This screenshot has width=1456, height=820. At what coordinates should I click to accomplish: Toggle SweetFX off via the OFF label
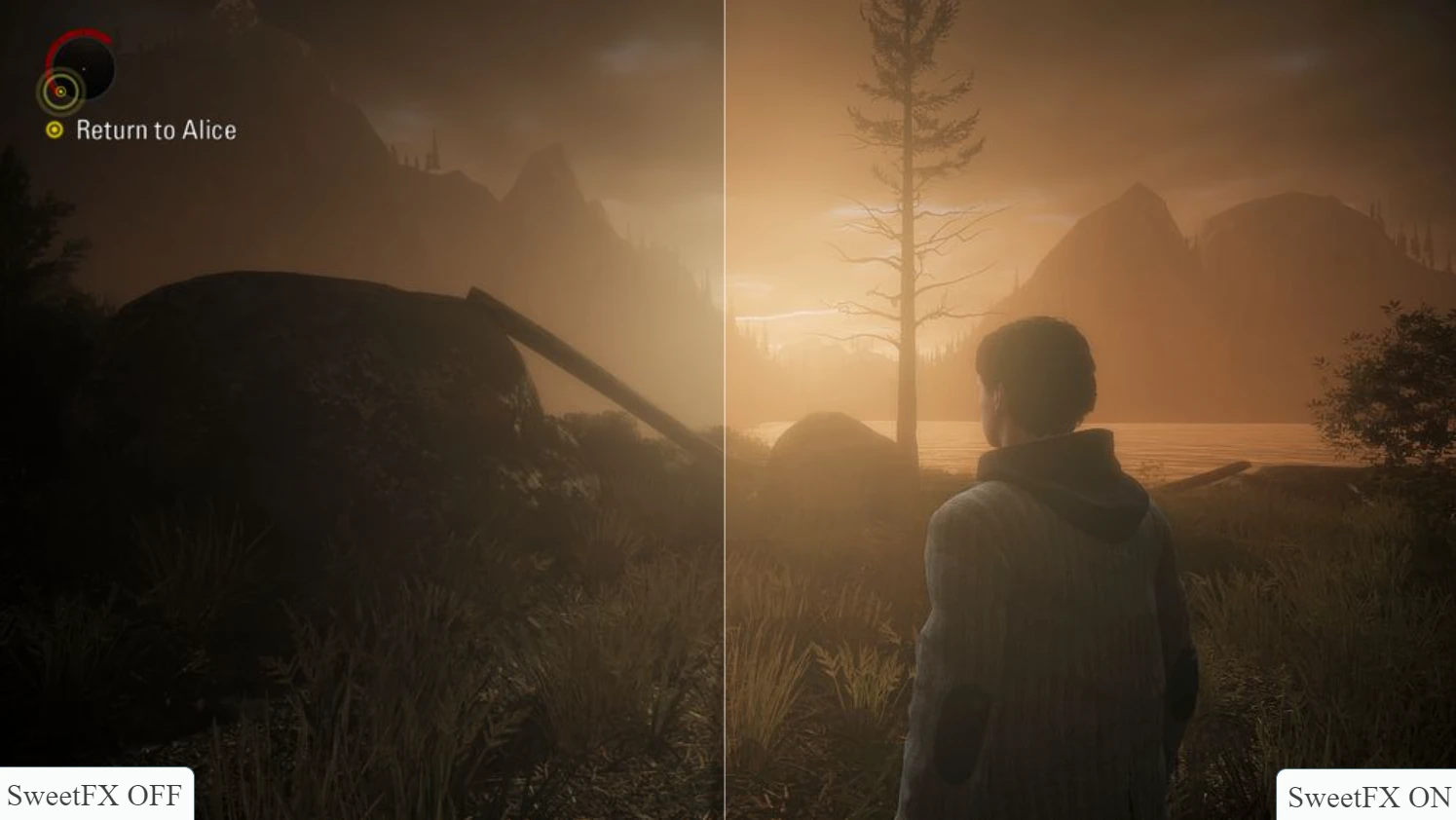(x=93, y=795)
